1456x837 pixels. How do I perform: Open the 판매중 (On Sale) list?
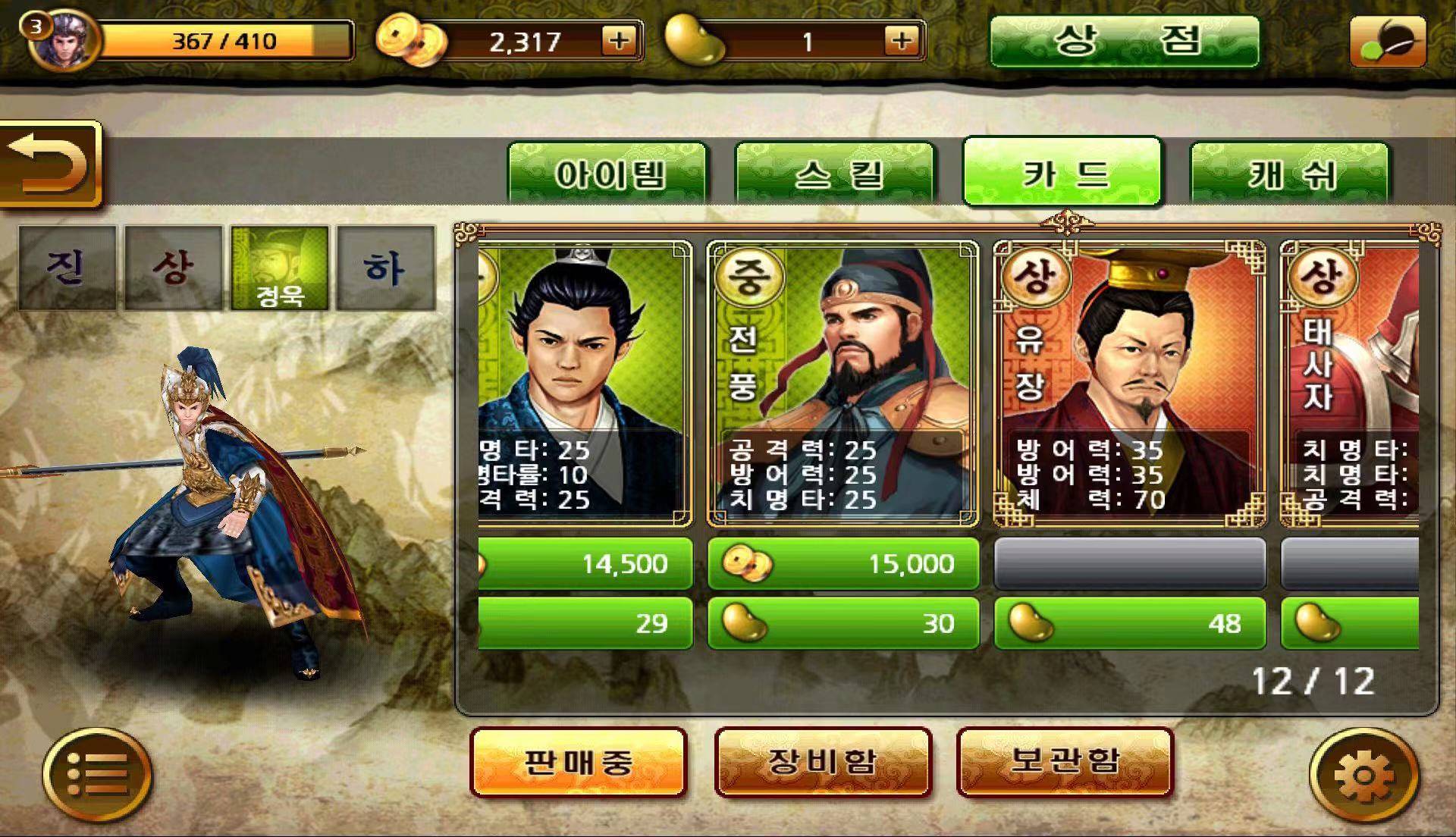578,762
